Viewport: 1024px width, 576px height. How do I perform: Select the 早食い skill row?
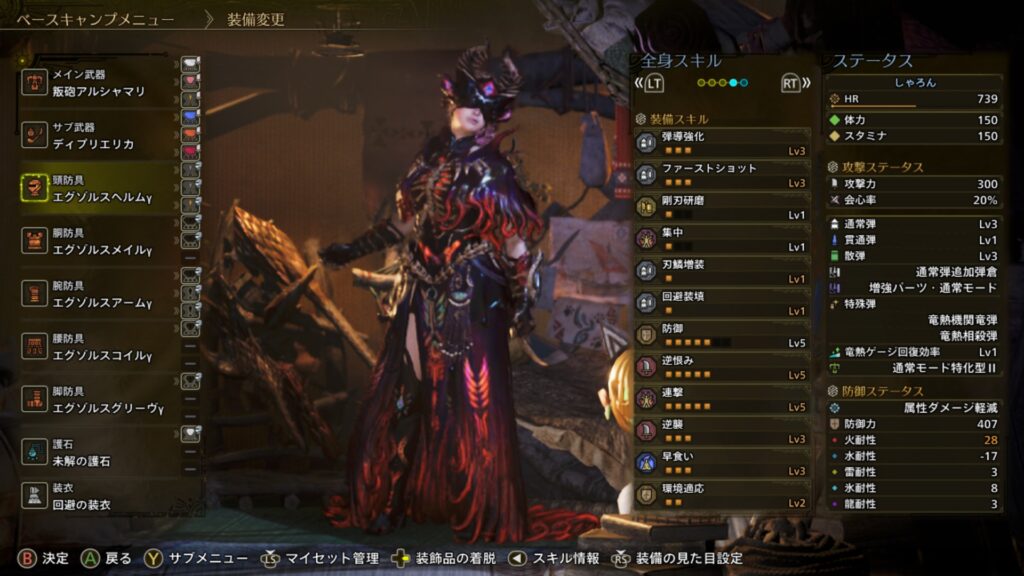(x=722, y=463)
